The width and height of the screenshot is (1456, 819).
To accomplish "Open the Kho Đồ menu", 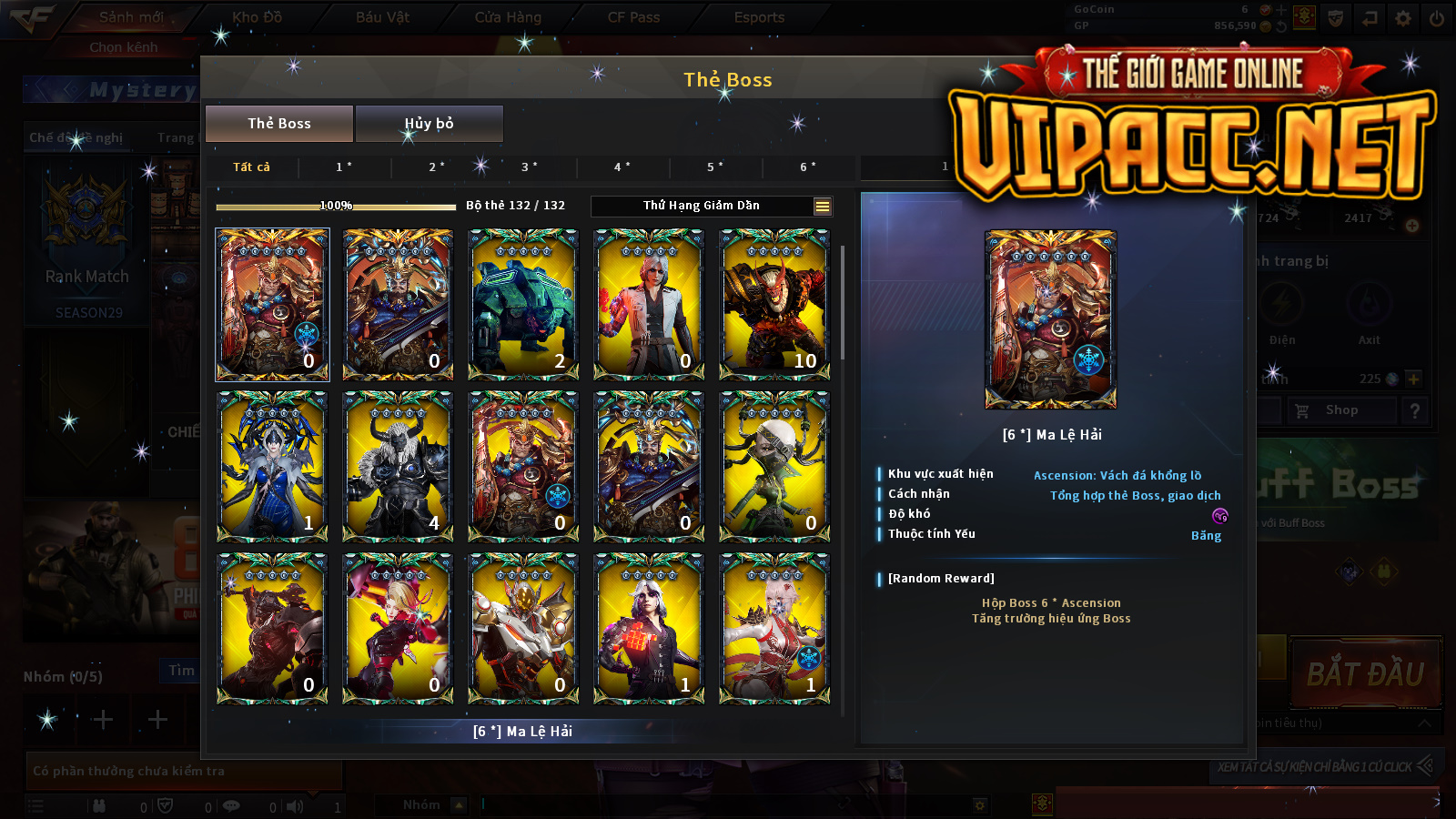I will (258, 17).
